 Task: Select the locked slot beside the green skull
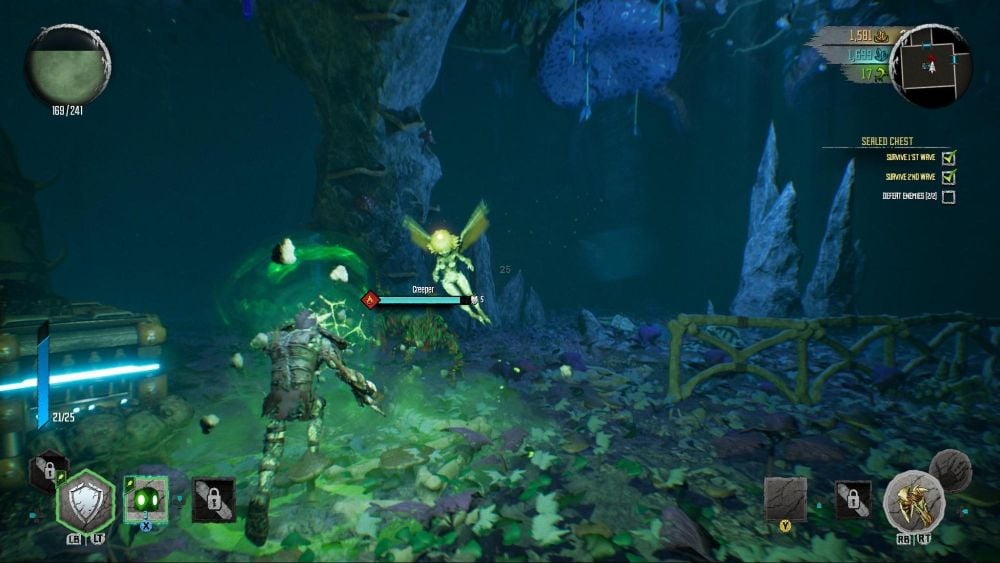point(213,499)
